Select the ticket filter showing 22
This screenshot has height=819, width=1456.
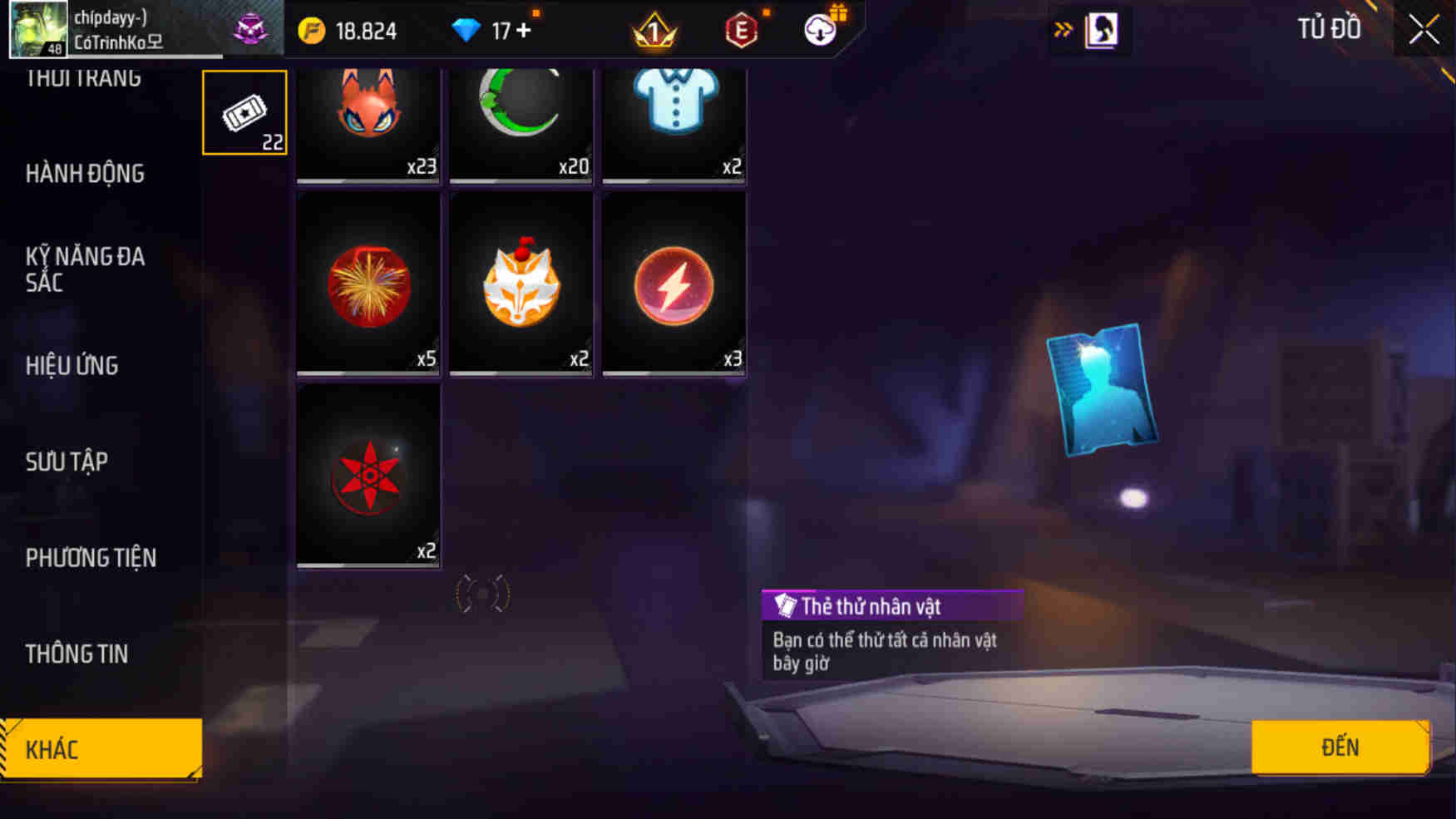click(244, 111)
